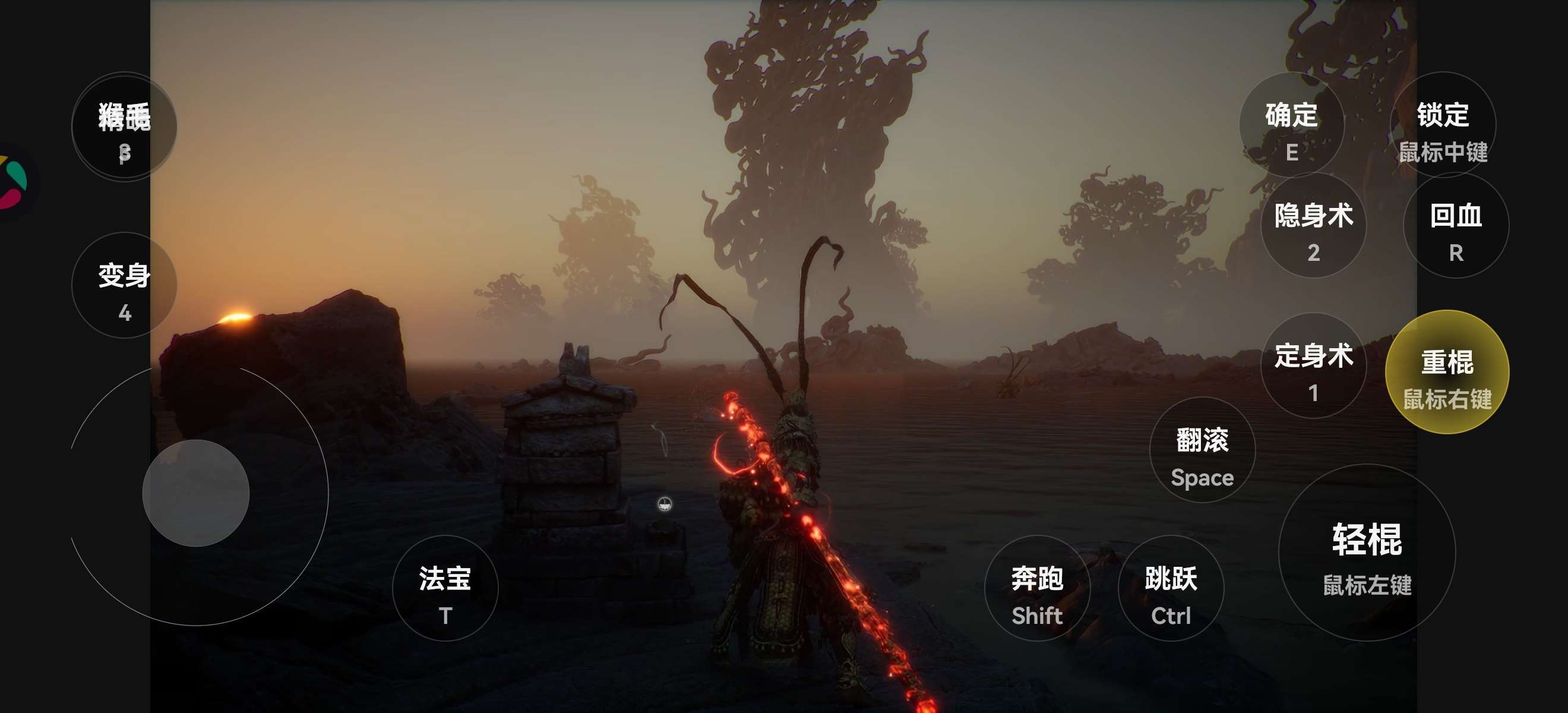Use the 回血 heal button
This screenshot has height=713, width=1568.
(x=1455, y=226)
